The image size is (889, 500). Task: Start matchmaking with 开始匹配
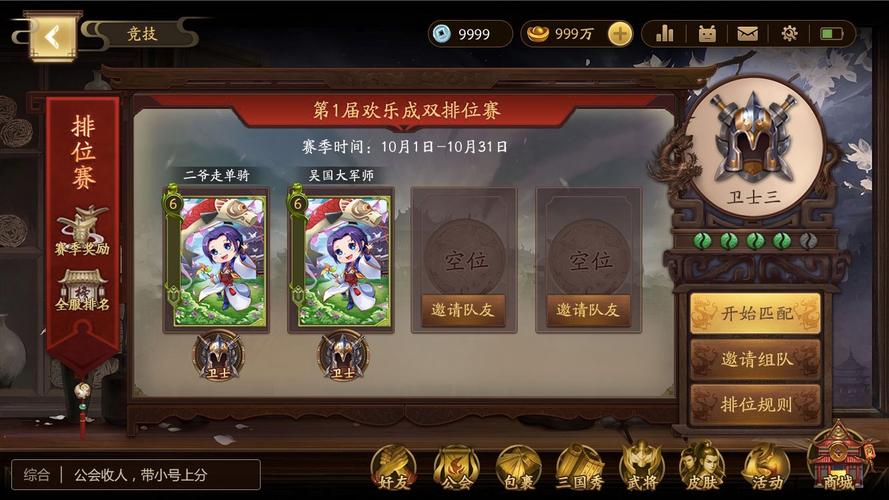755,313
